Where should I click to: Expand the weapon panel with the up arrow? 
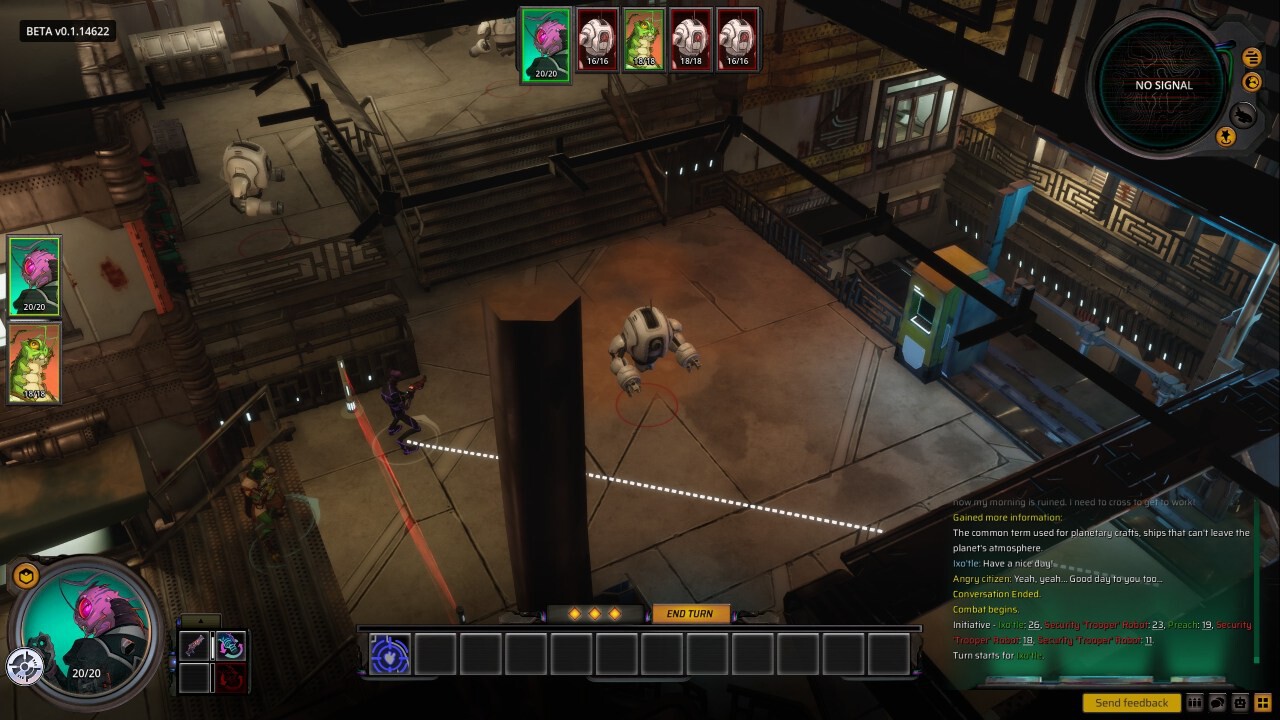[x=200, y=621]
